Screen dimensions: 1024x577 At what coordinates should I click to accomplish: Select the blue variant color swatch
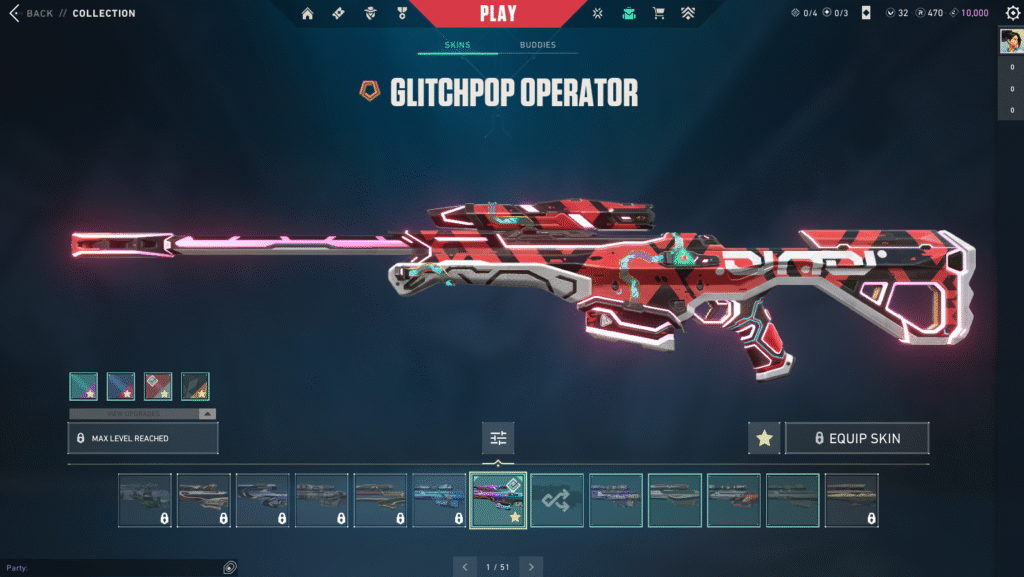pyautogui.click(x=121, y=386)
